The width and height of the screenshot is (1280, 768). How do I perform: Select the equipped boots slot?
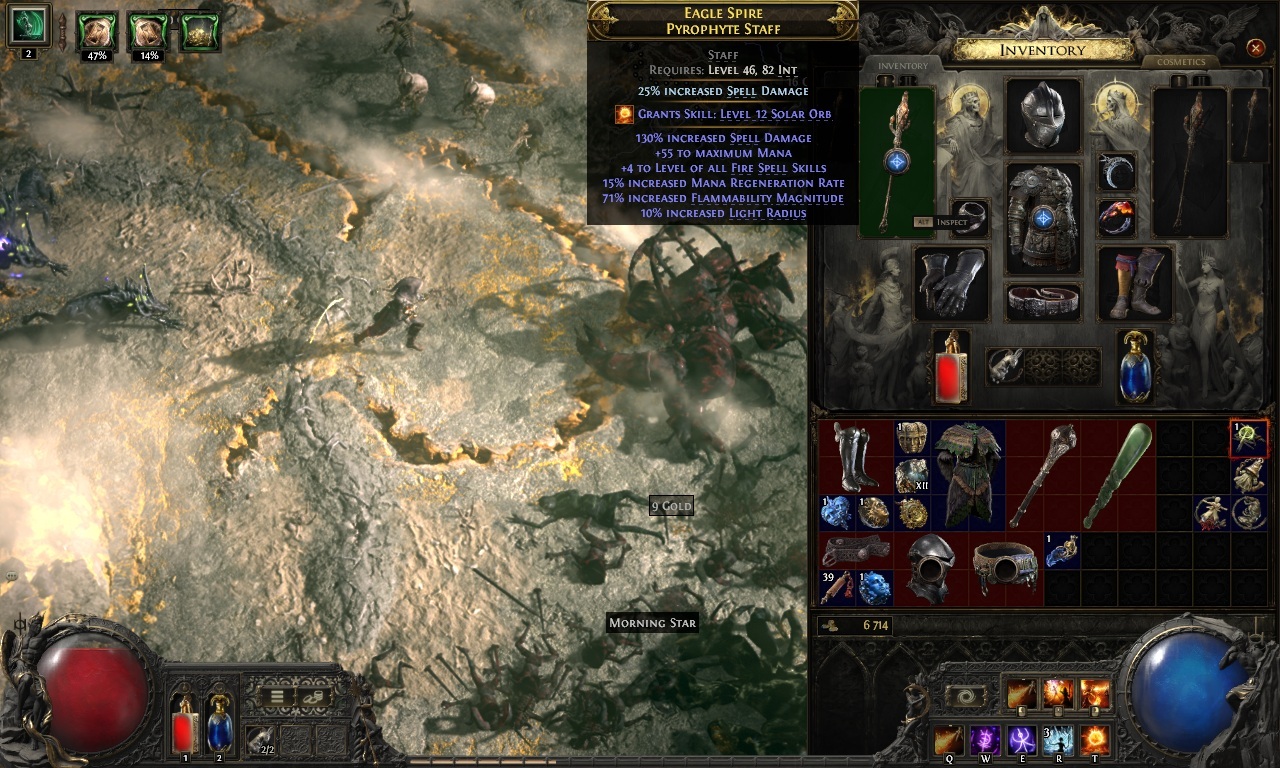tap(1135, 283)
